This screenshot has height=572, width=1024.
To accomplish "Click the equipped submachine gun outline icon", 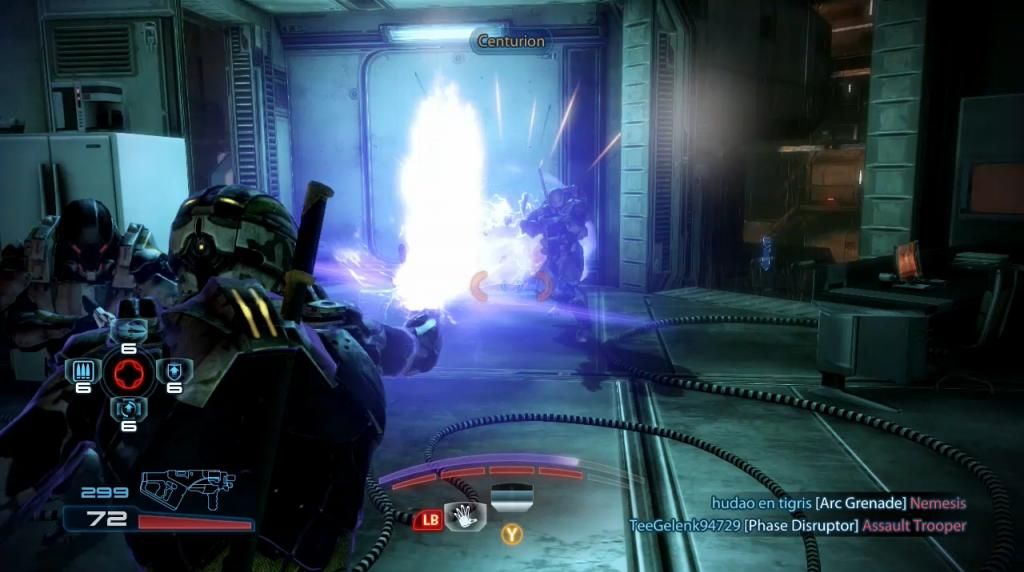I will point(188,488).
